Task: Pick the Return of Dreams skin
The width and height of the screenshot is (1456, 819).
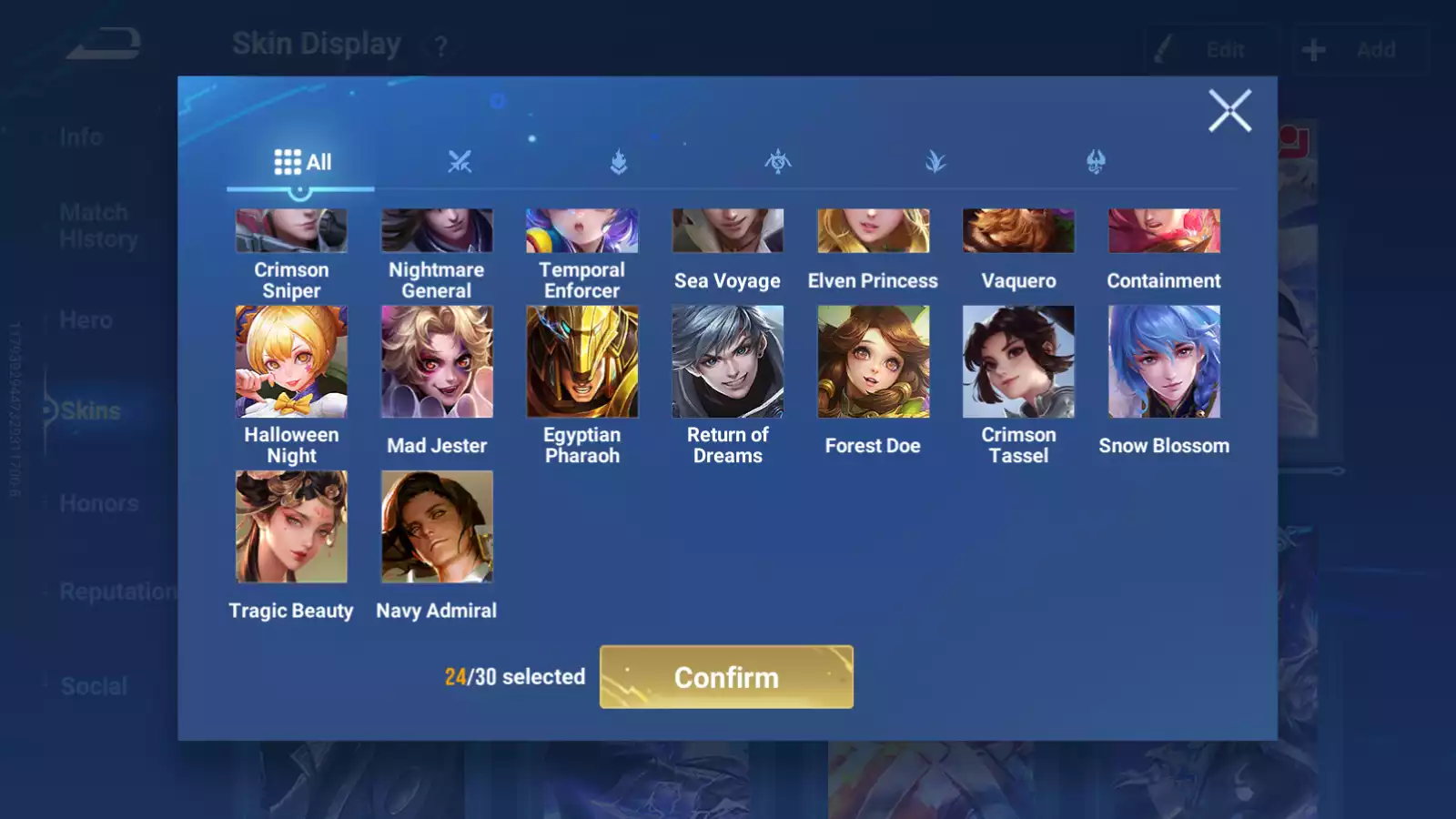Action: click(x=728, y=362)
